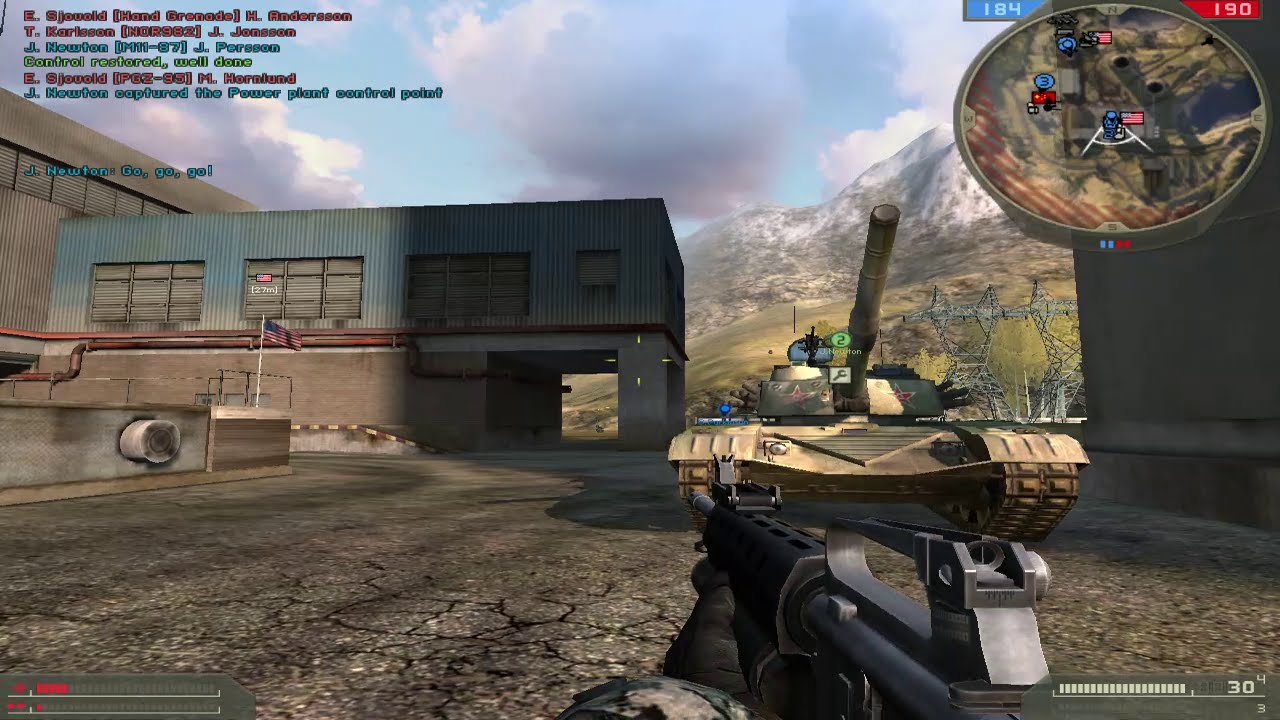Image resolution: width=1280 pixels, height=720 pixels.
Task: Click the Chinese flag control point on the minimap
Action: coord(1044,97)
